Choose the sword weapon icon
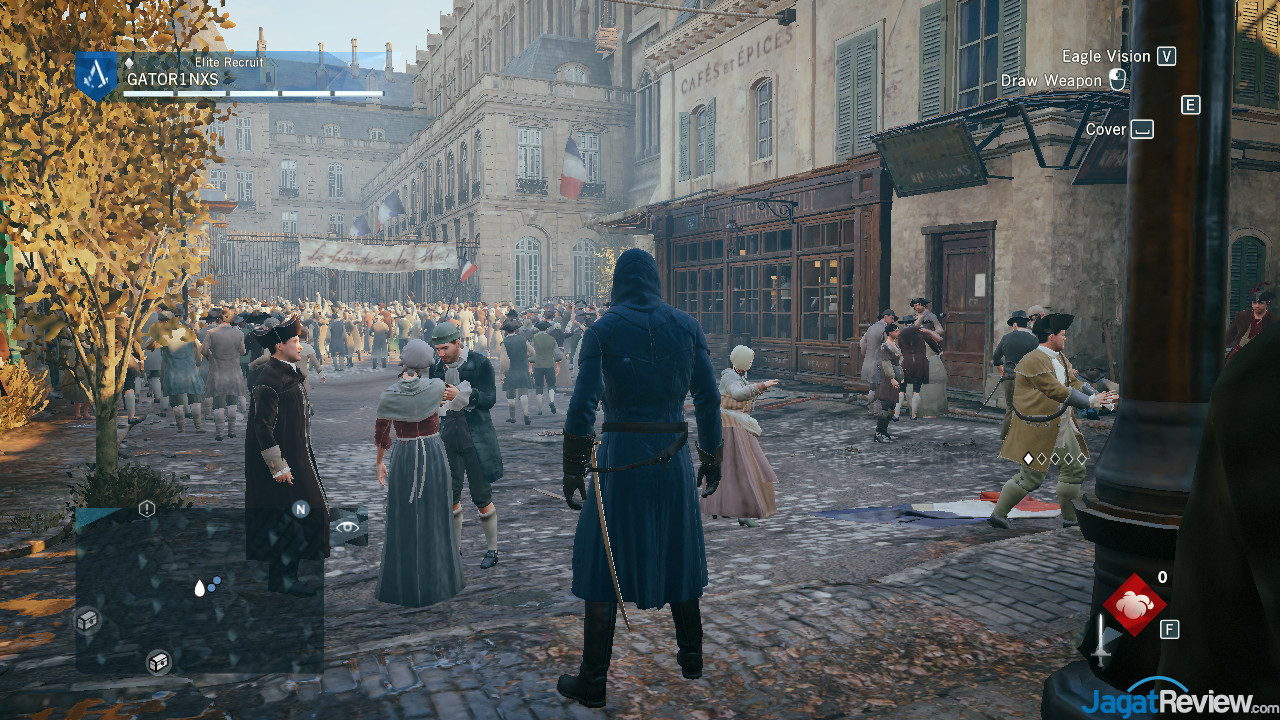1280x720 pixels. 1101,639
